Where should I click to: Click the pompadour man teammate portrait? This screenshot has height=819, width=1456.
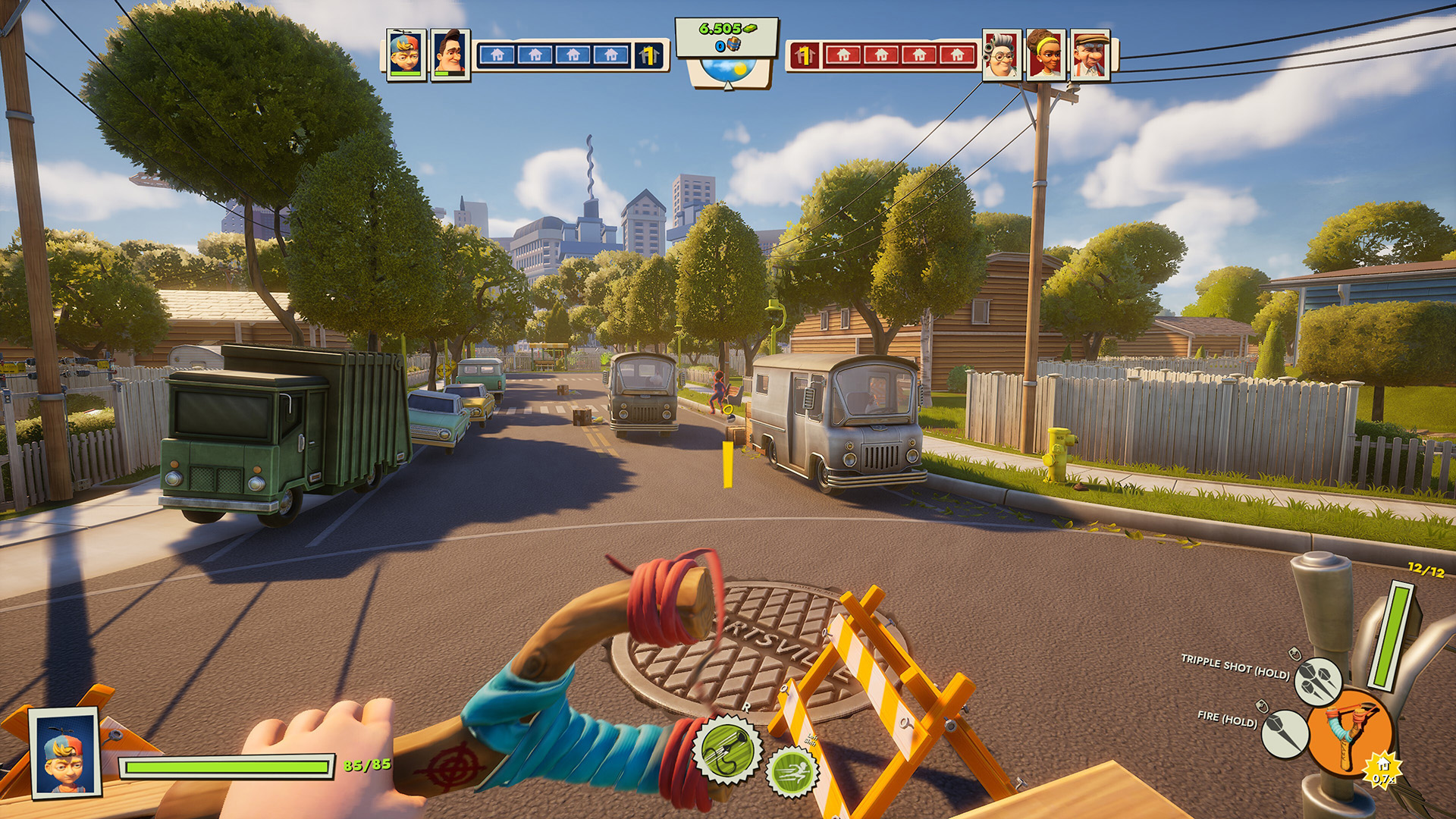click(x=450, y=54)
